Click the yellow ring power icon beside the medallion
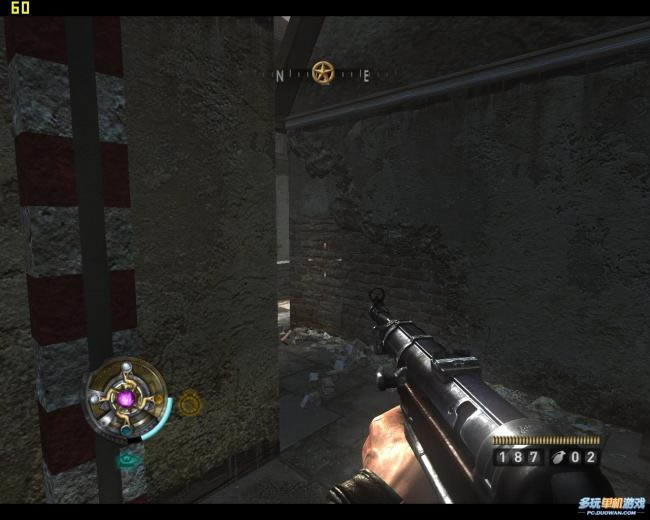650x520 pixels. tap(189, 403)
